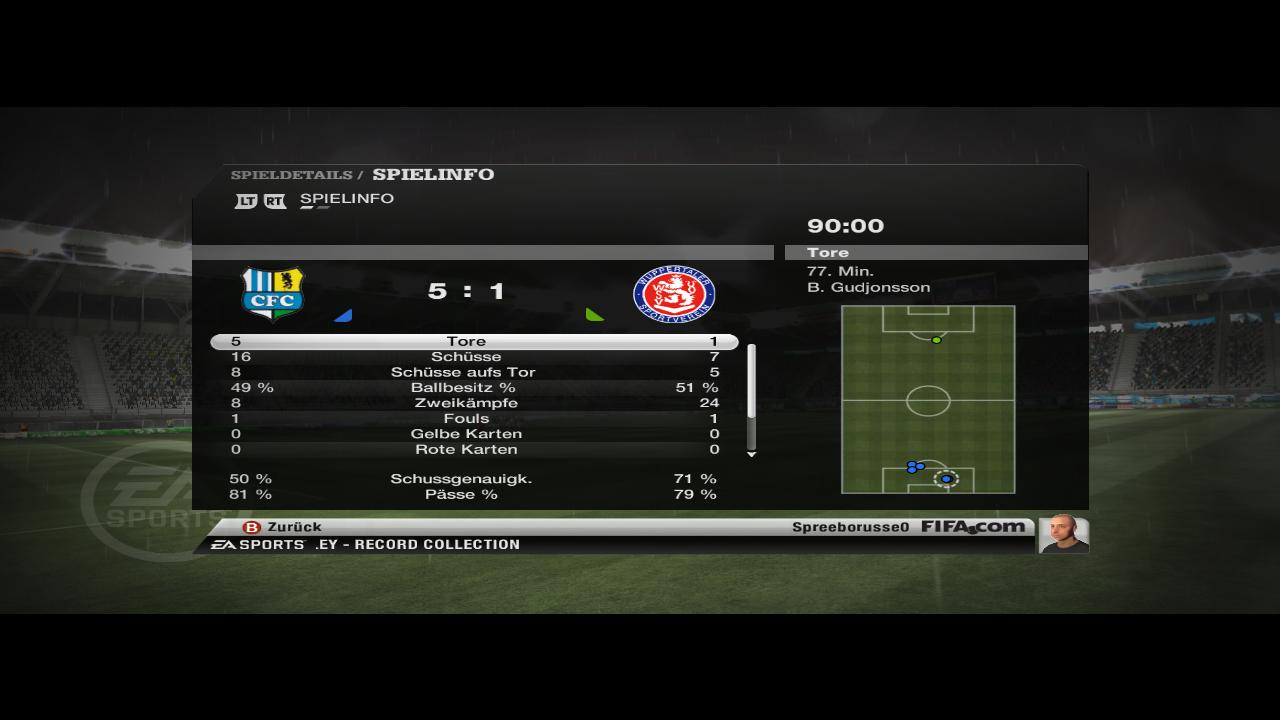Click the green goal marker on the pitch map

[937, 340]
